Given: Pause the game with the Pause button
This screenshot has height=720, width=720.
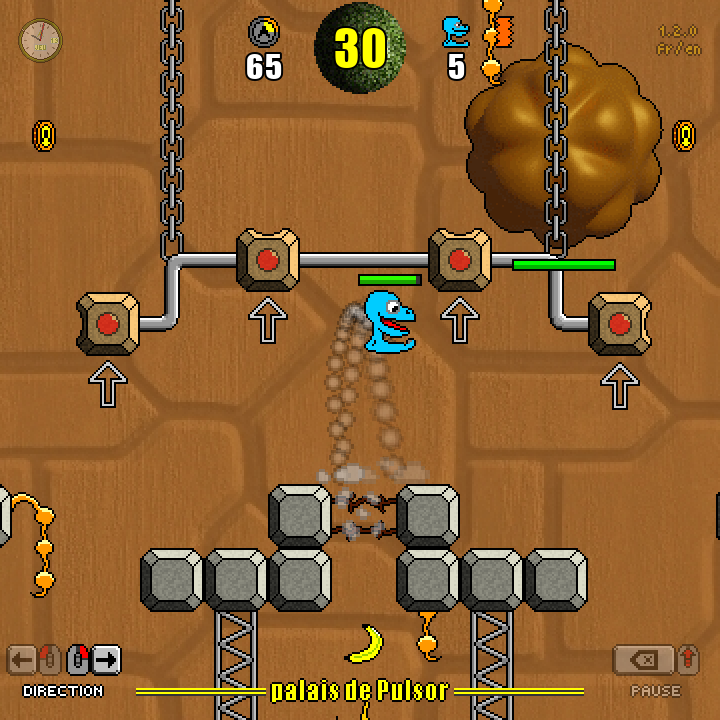Looking at the screenshot, I should pos(643,659).
